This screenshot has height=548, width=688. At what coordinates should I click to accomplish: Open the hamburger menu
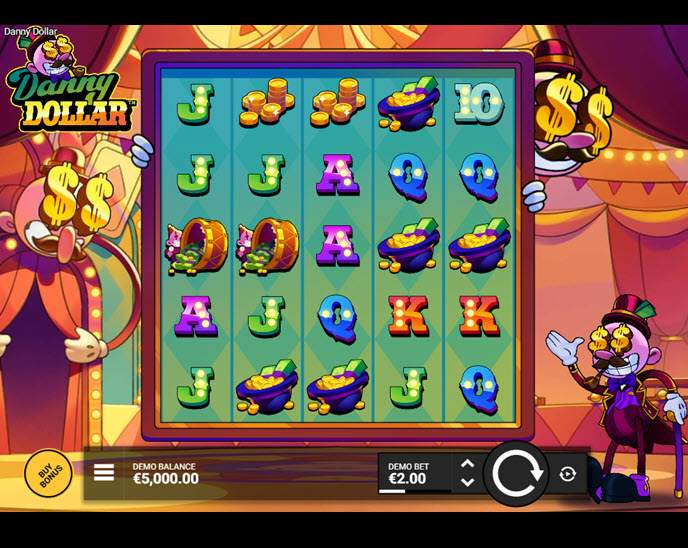point(104,473)
